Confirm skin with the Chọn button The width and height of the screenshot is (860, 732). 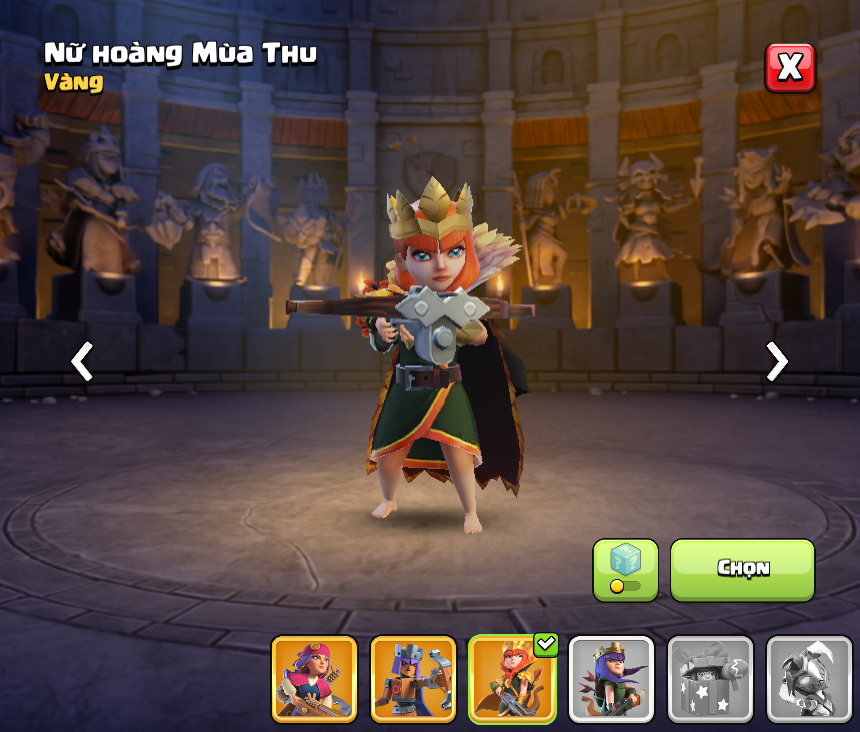click(742, 569)
